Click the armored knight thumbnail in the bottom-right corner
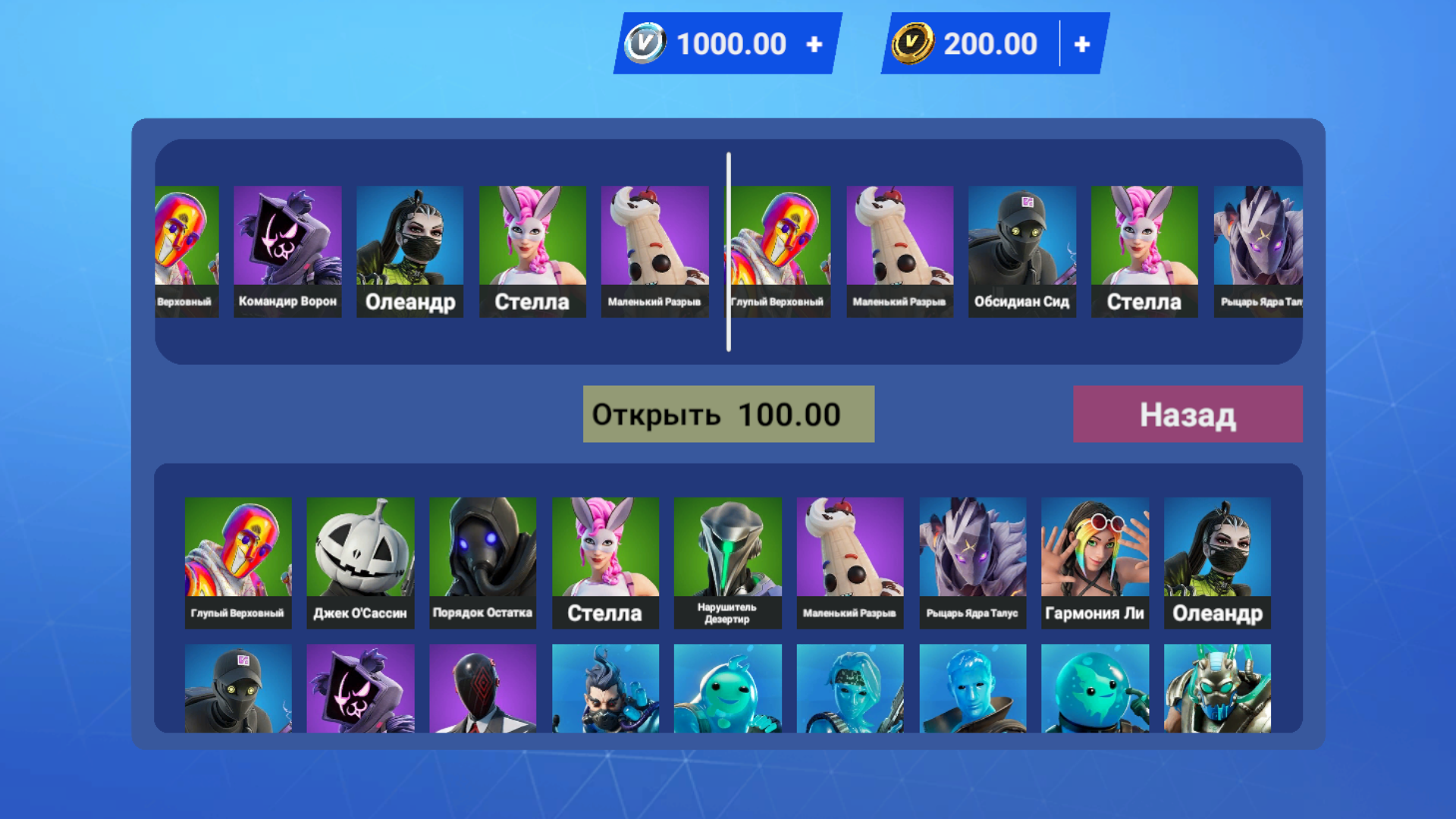The image size is (1456, 819). point(1218,690)
